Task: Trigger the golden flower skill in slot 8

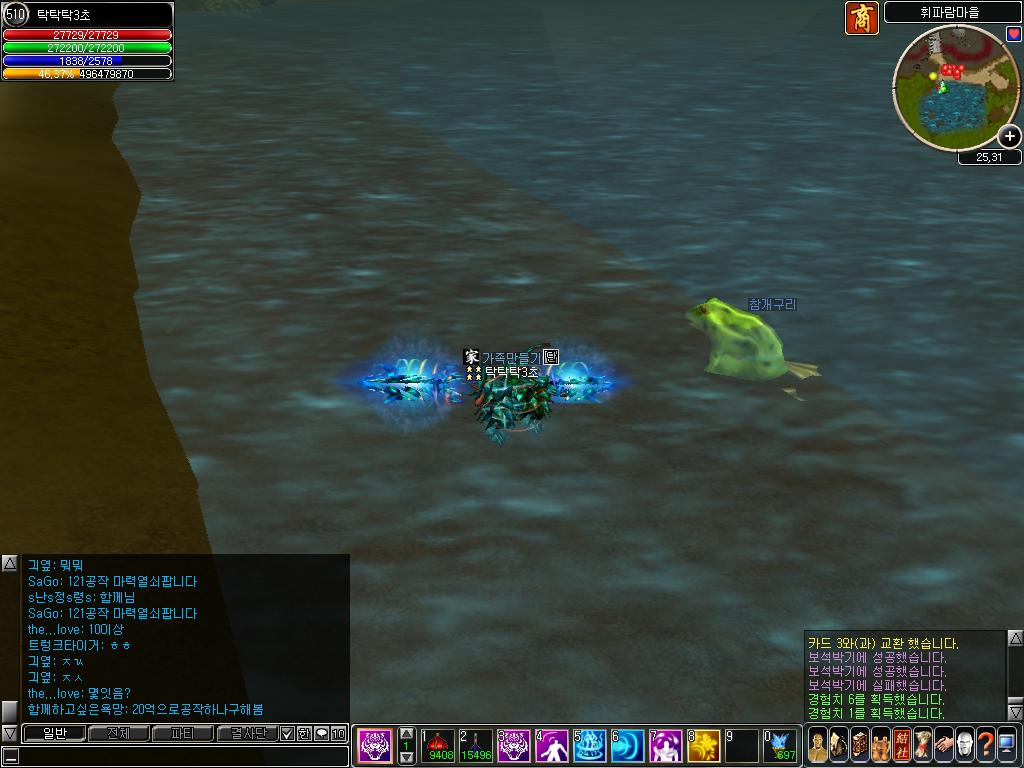Action: pyautogui.click(x=703, y=745)
